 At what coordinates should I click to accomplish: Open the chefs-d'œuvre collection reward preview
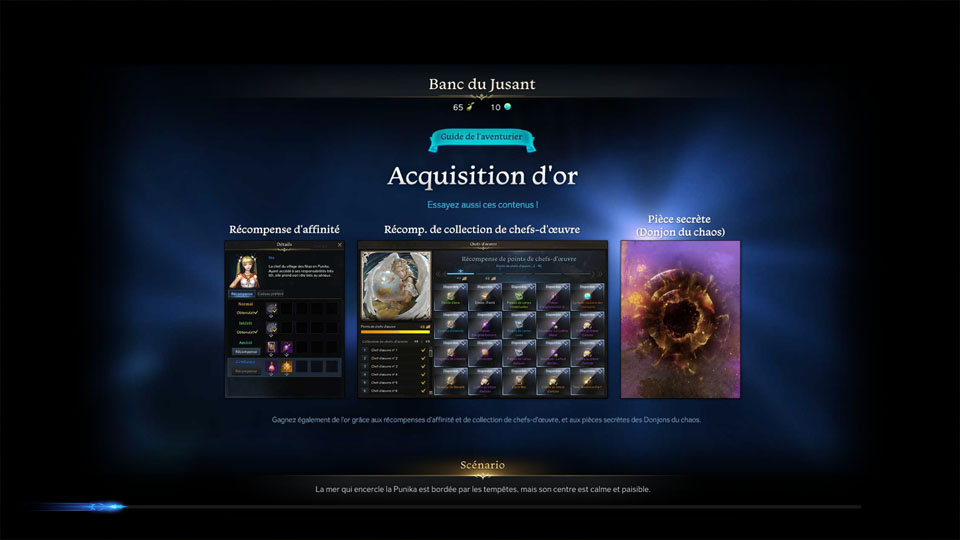click(x=482, y=319)
